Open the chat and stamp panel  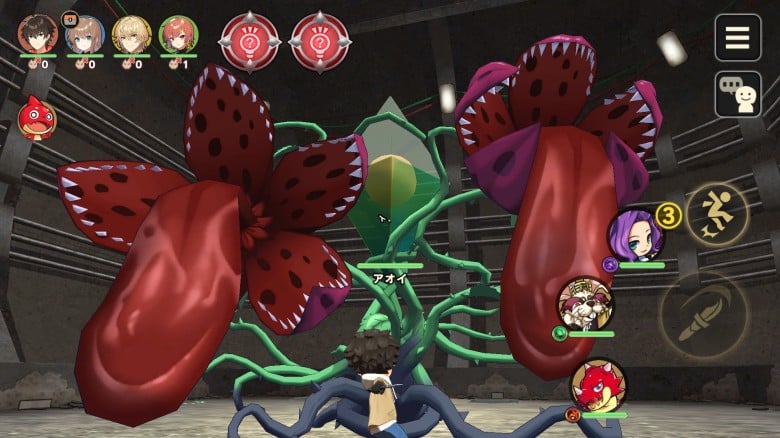click(x=737, y=94)
